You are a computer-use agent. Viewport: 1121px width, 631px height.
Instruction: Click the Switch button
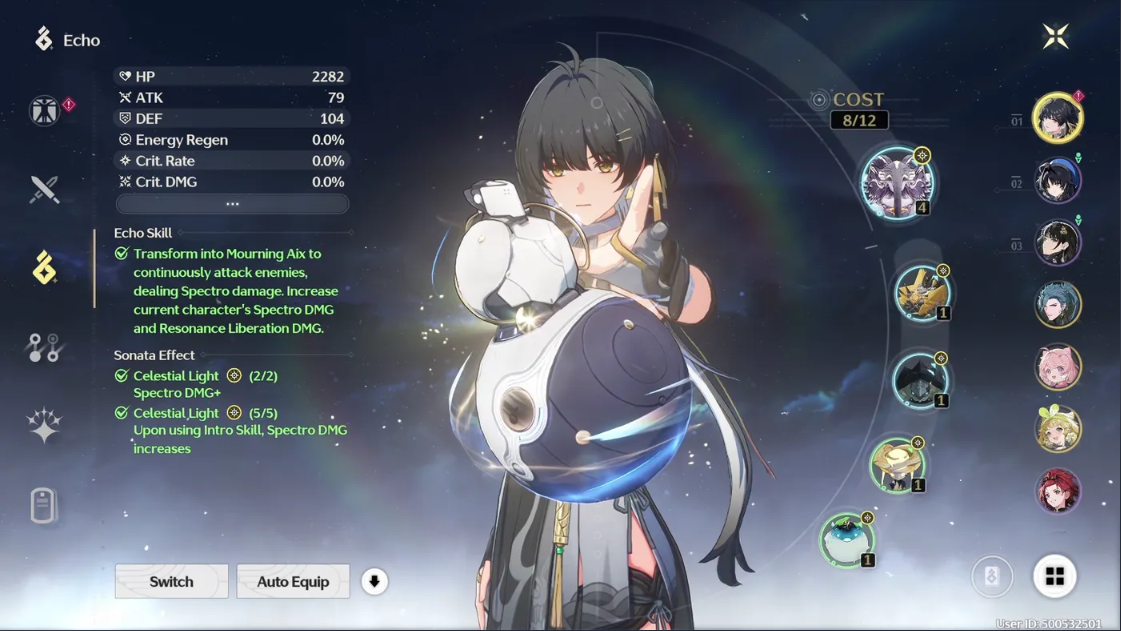(171, 581)
